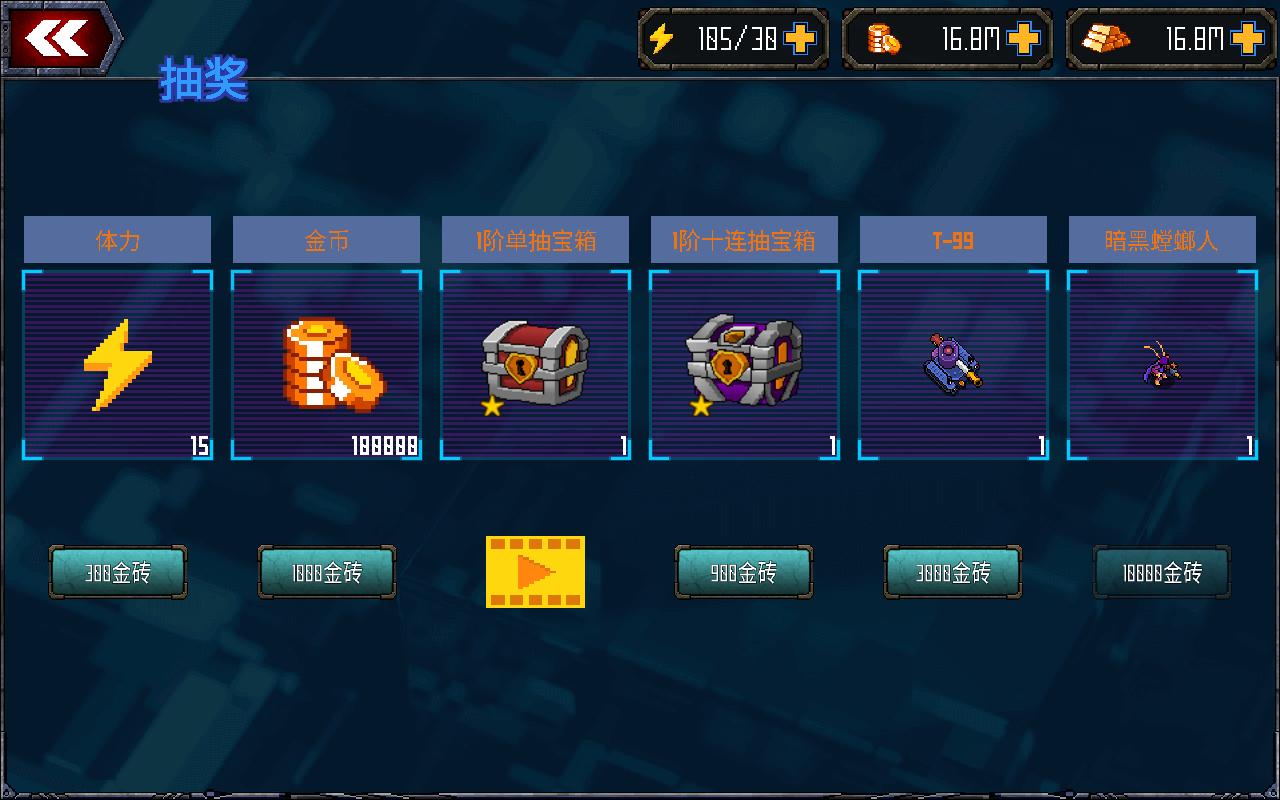Click the 抽奖 lottery title header

(202, 83)
